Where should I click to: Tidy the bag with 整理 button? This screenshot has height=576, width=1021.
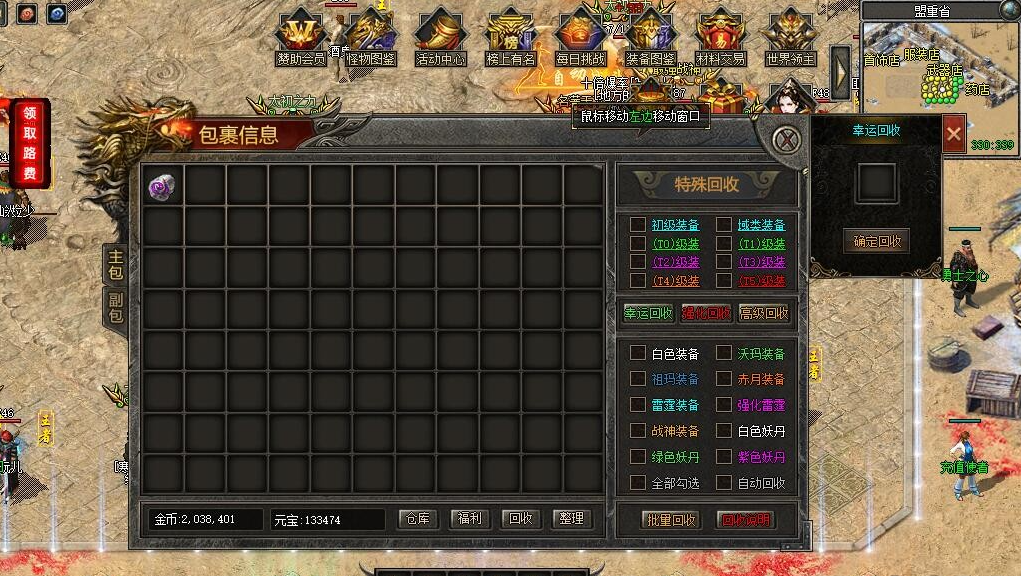pyautogui.click(x=572, y=519)
